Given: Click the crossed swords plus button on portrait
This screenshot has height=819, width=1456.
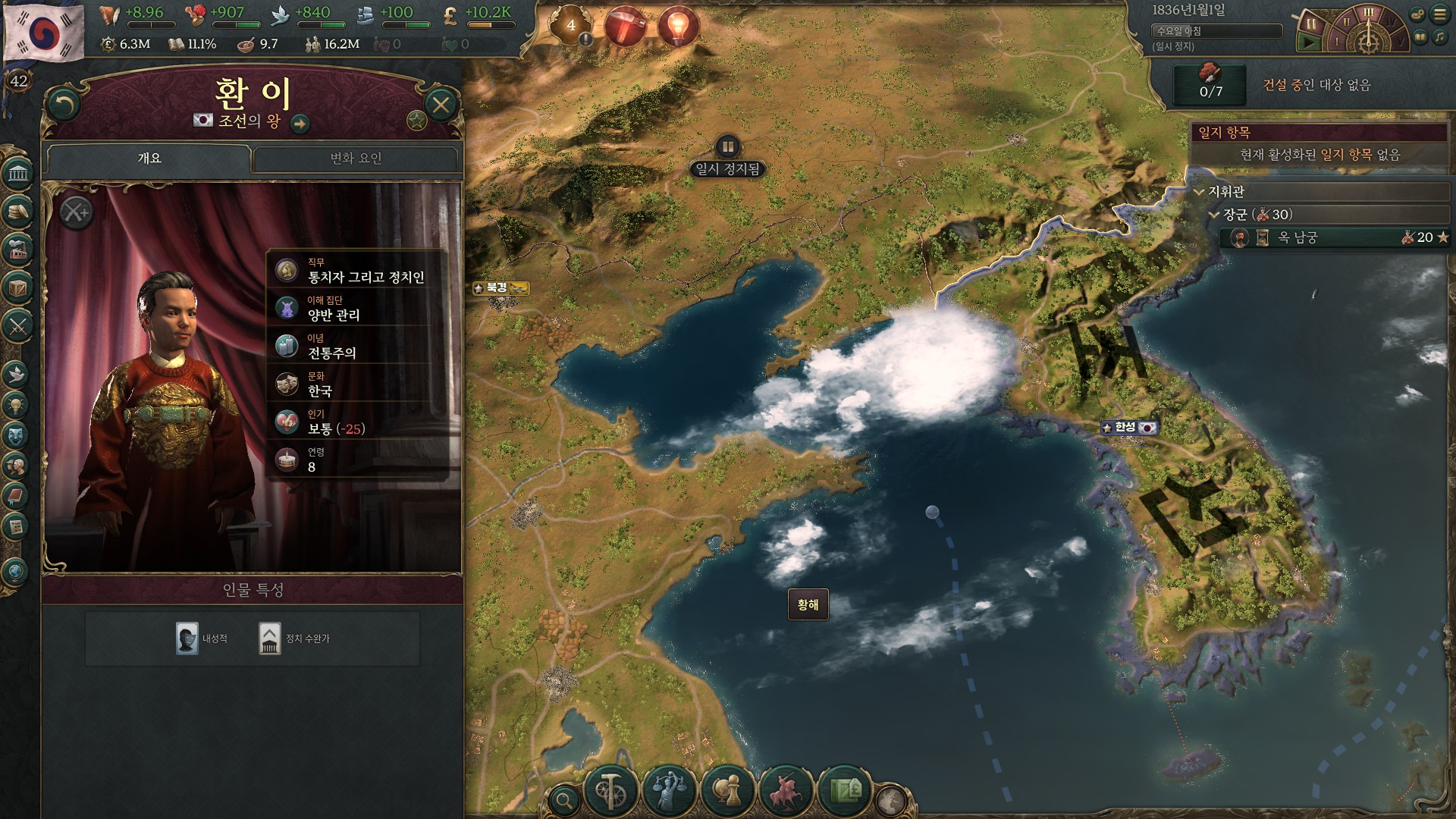Looking at the screenshot, I should coord(75,213).
